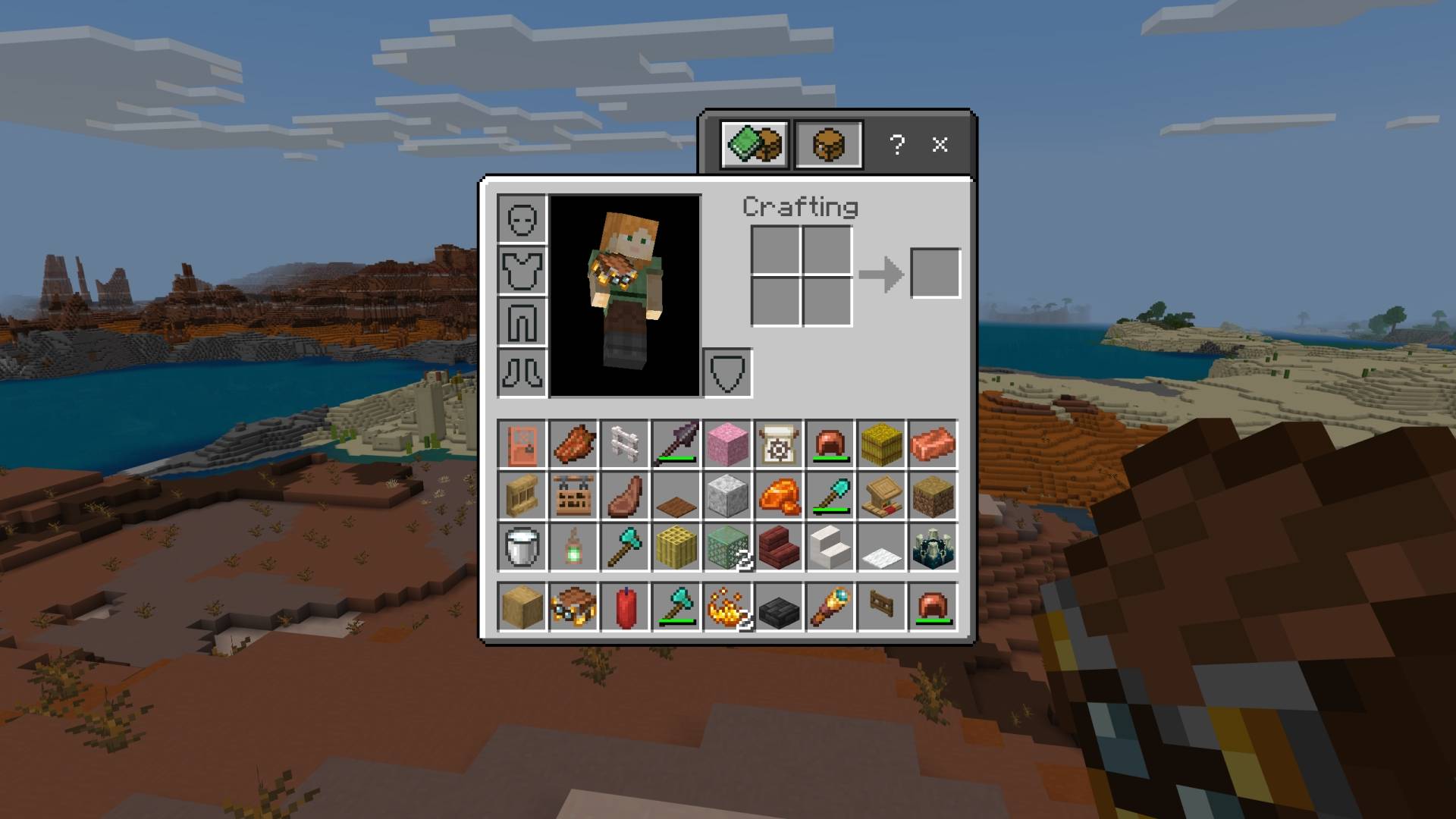The image size is (1456, 819).
Task: Click the question mark help button
Action: [x=898, y=145]
